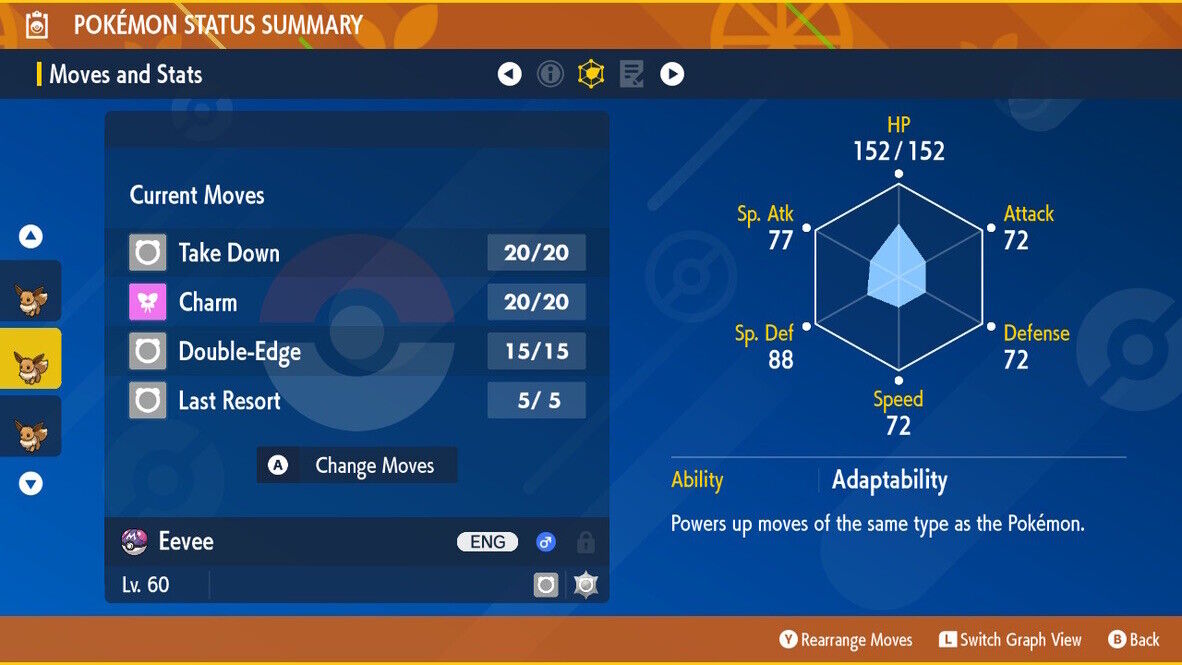Screen dimensions: 1182x665
Task: Open the memo notes tab icon
Action: (631, 74)
